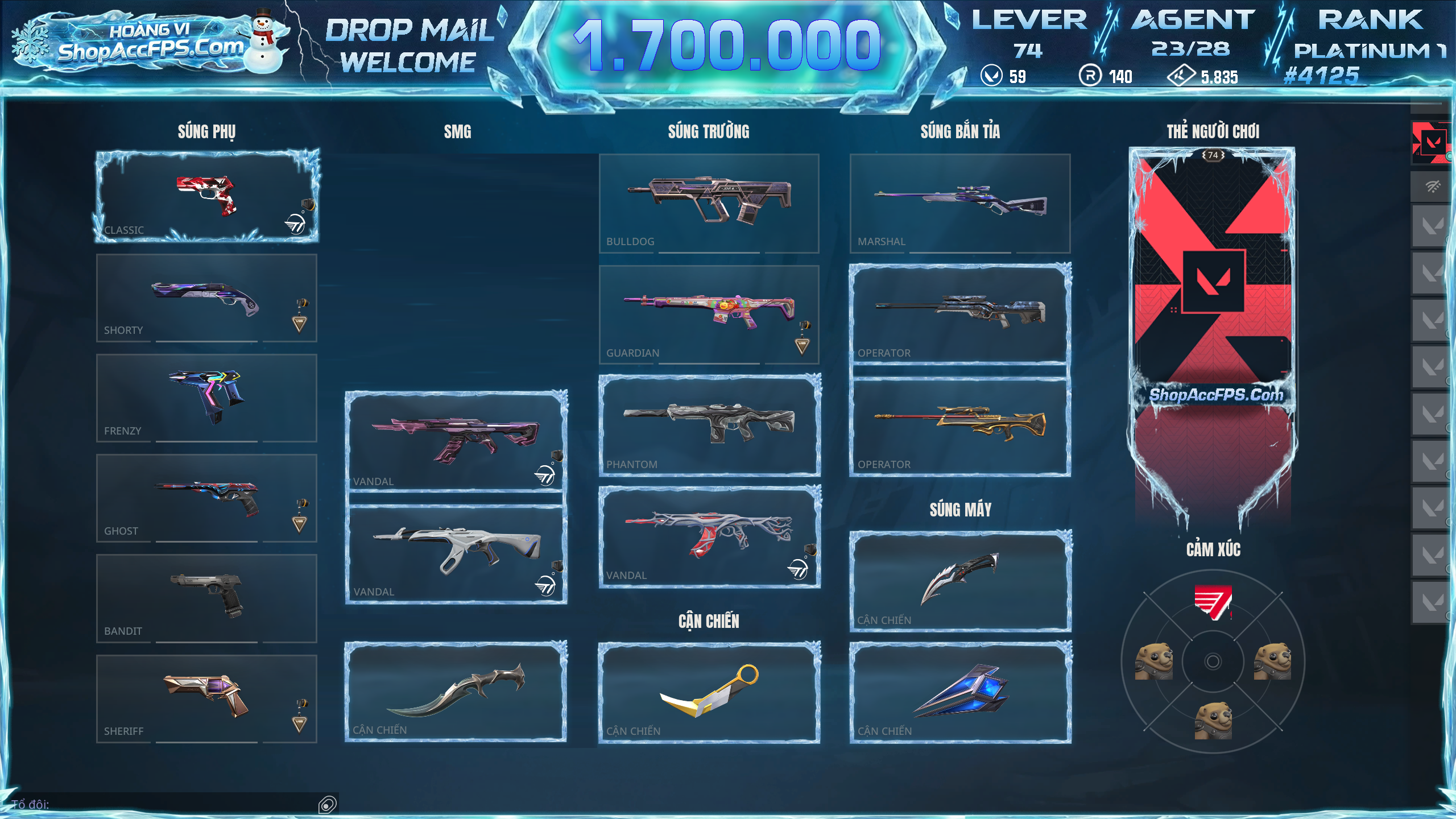Choose the curved silver dagger melee
The image size is (1456, 819).
[456, 691]
